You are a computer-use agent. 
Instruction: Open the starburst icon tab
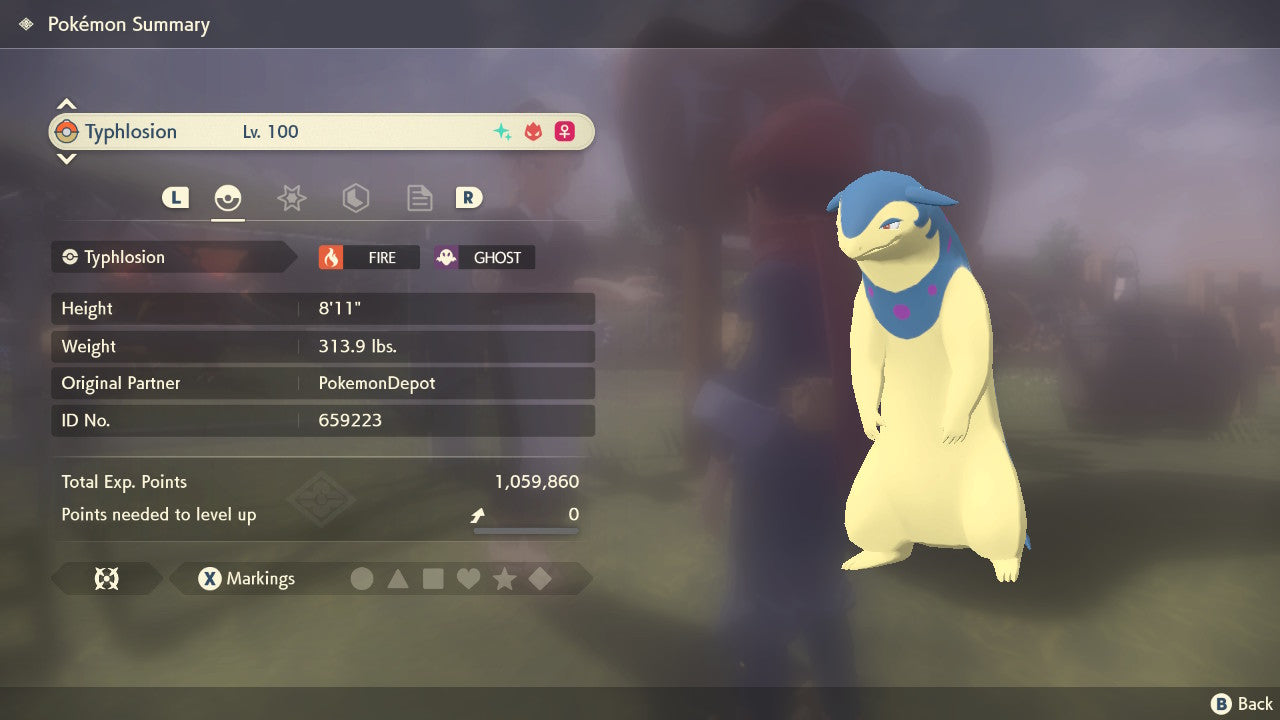(x=291, y=198)
